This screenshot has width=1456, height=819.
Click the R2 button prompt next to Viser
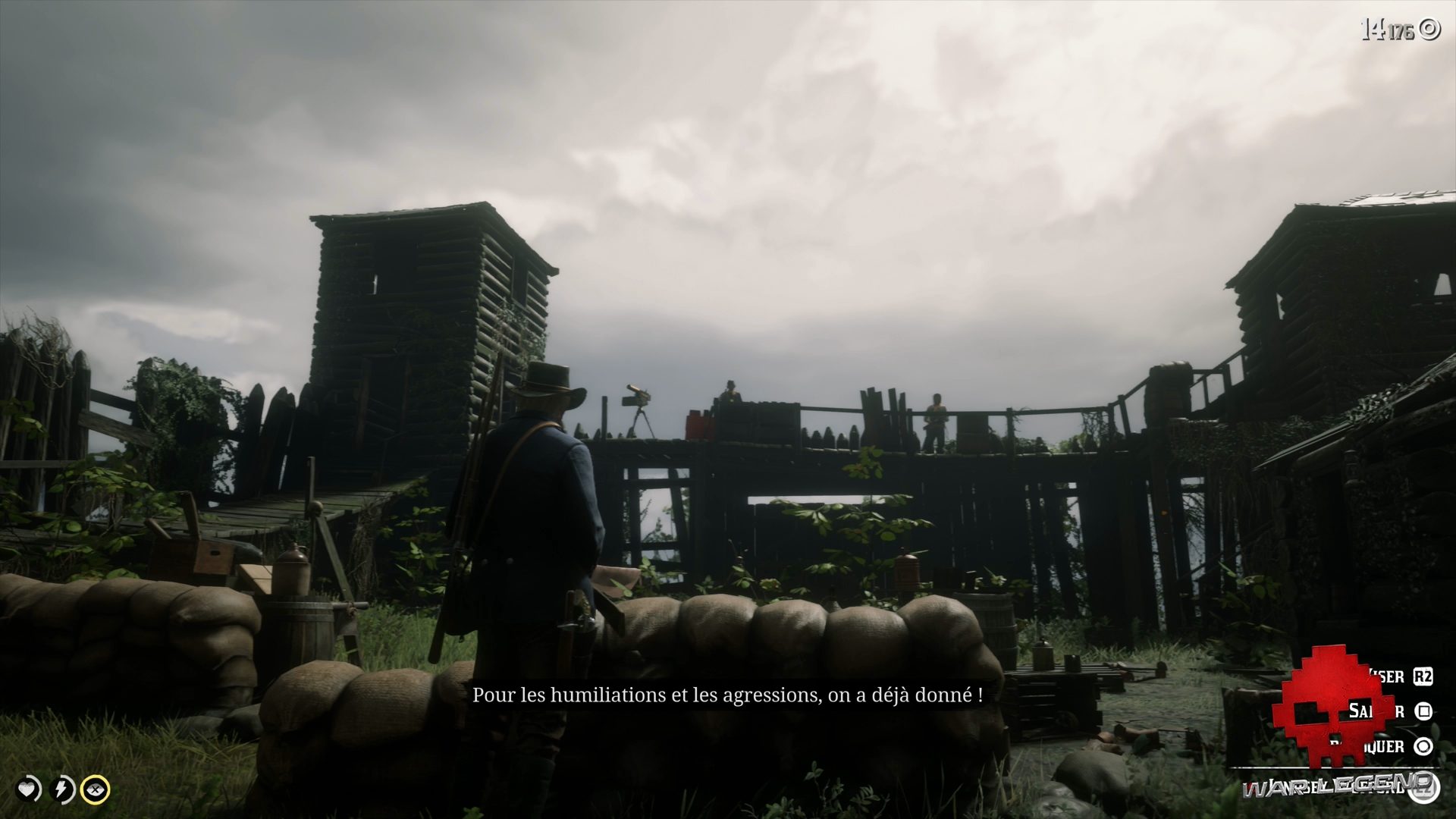point(1423,676)
